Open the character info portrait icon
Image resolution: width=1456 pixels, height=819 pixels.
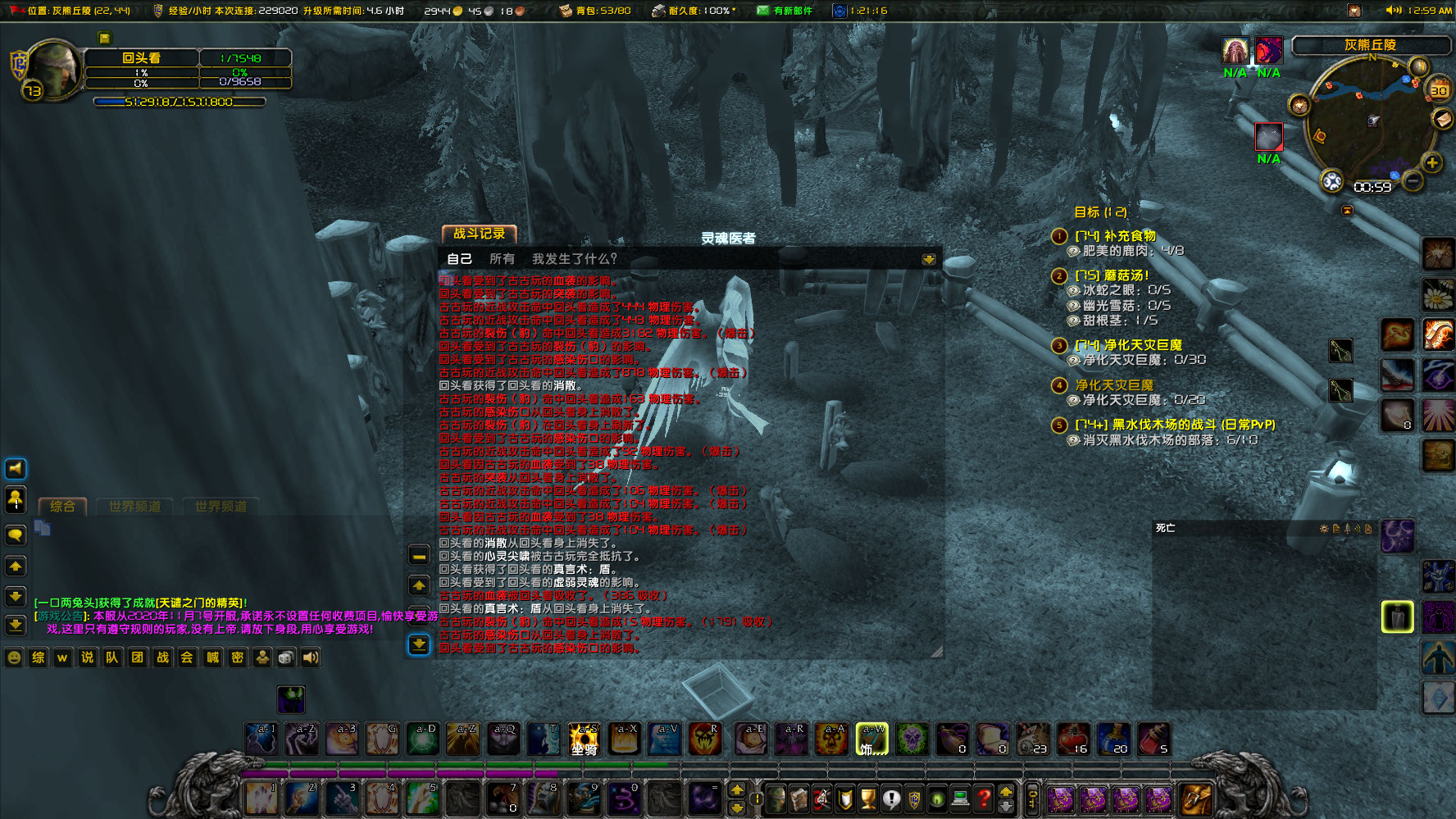click(776, 799)
